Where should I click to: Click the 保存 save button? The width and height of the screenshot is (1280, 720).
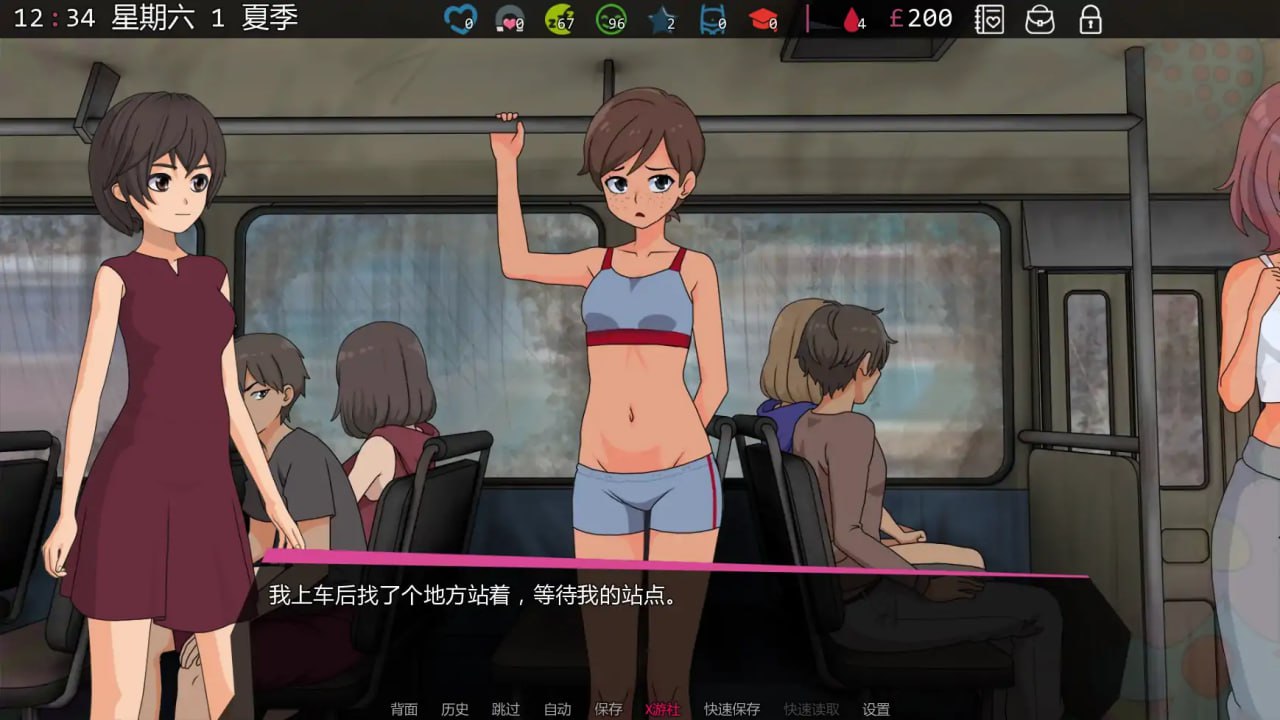(608, 709)
